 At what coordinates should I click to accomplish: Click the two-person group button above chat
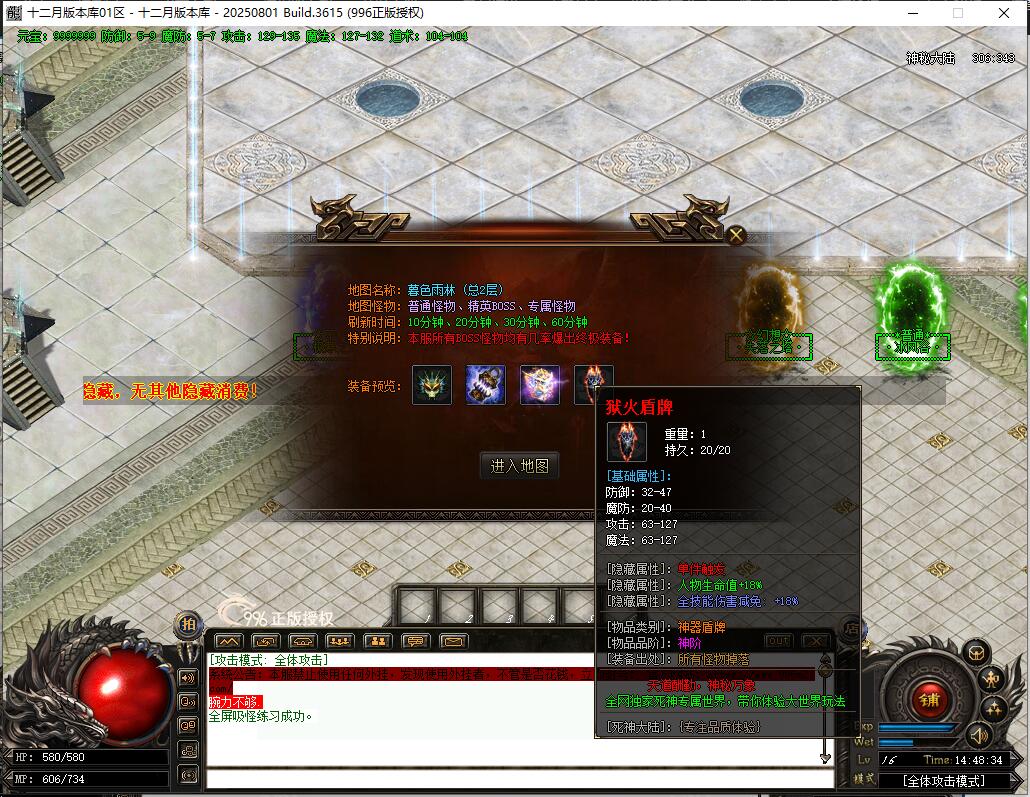point(377,641)
